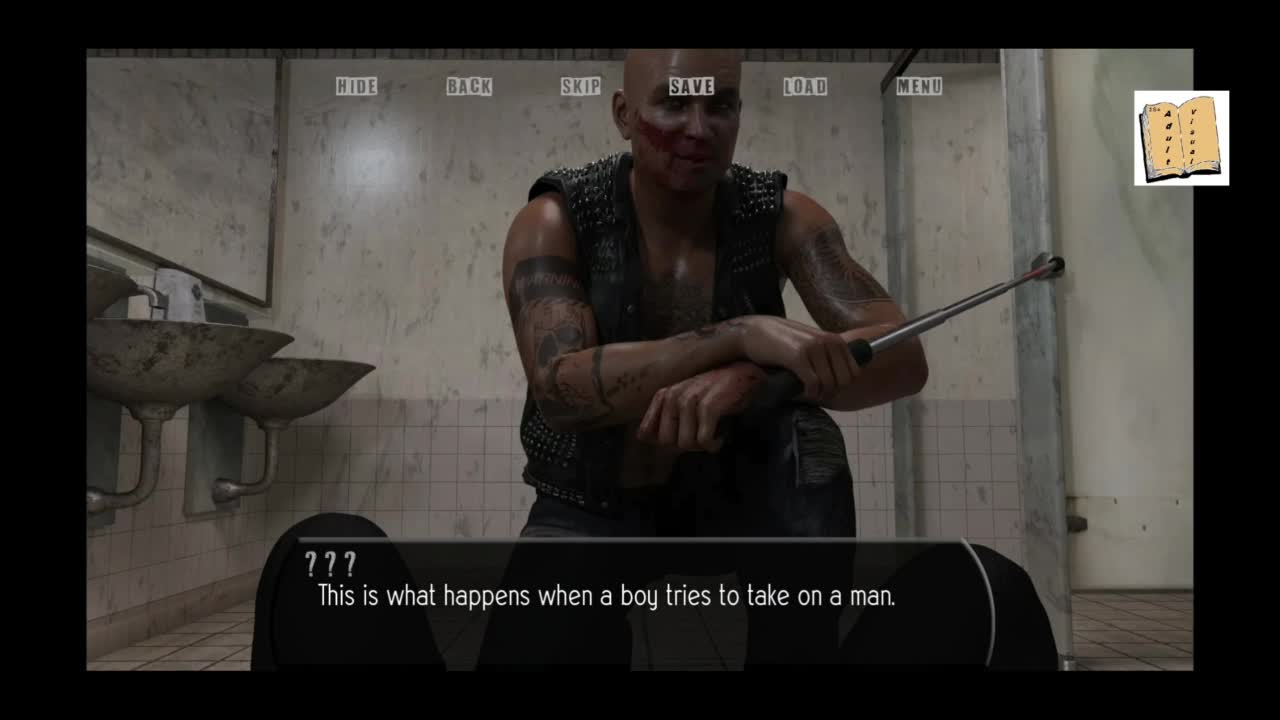Open the game MENU
The image size is (1280, 720).
click(x=919, y=86)
